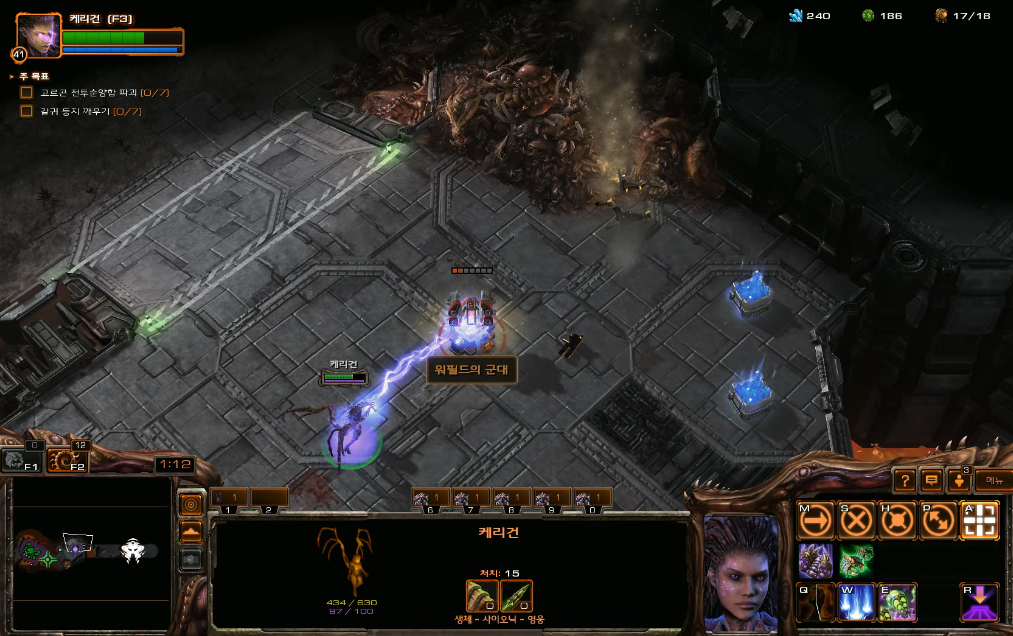
Task: Click the Move command arrow icon
Action: (x=815, y=520)
